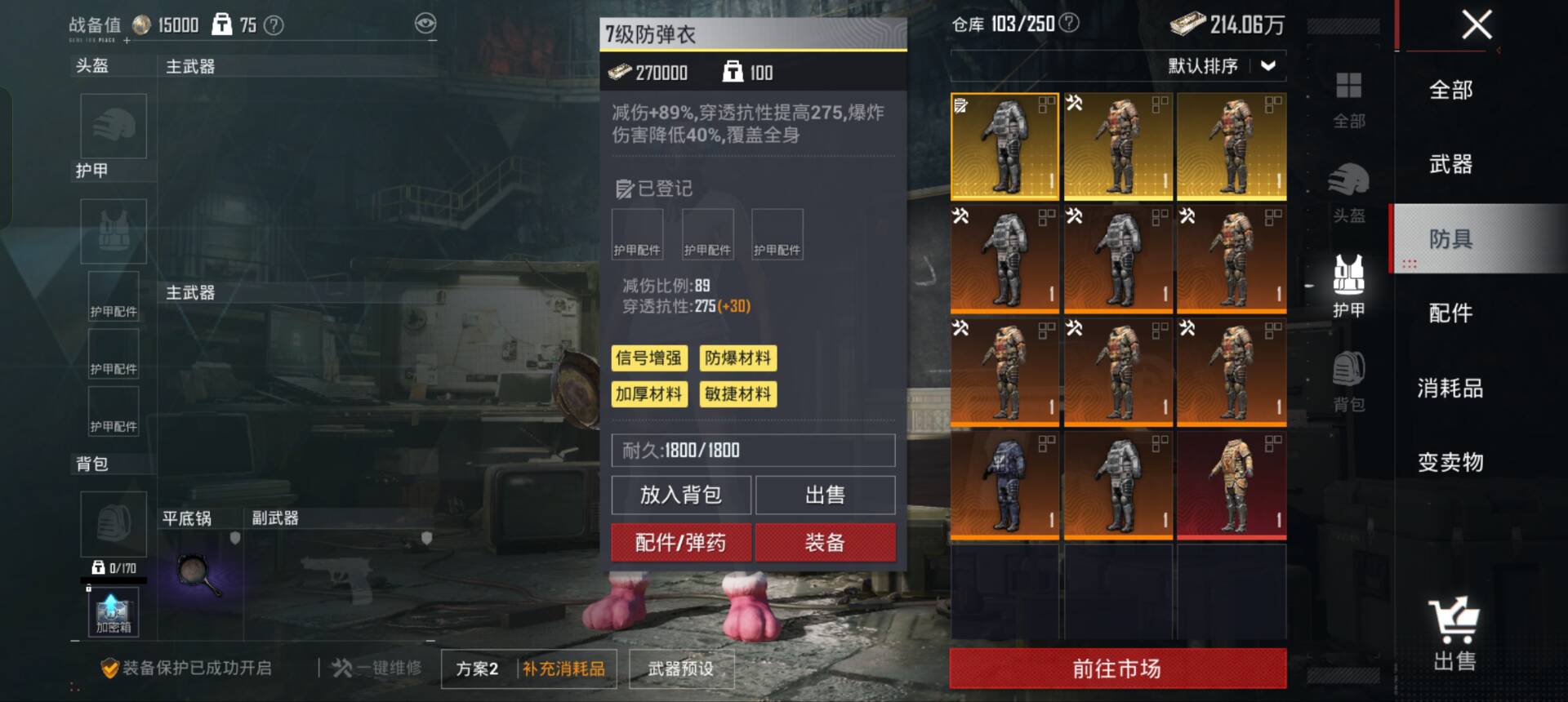Open the 武器 category tab
The height and width of the screenshot is (702, 1568).
coord(1450,164)
